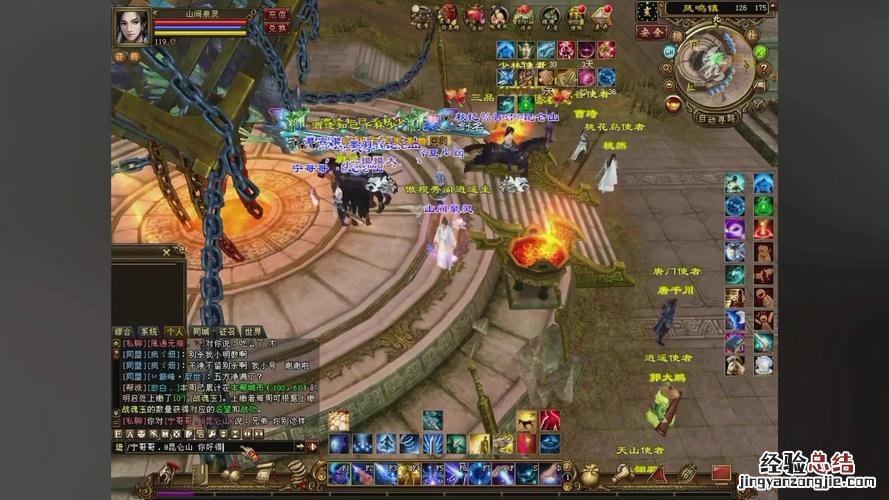Activate the golden standing figure skill icon
This screenshot has width=889, height=500.
pos(479,443)
